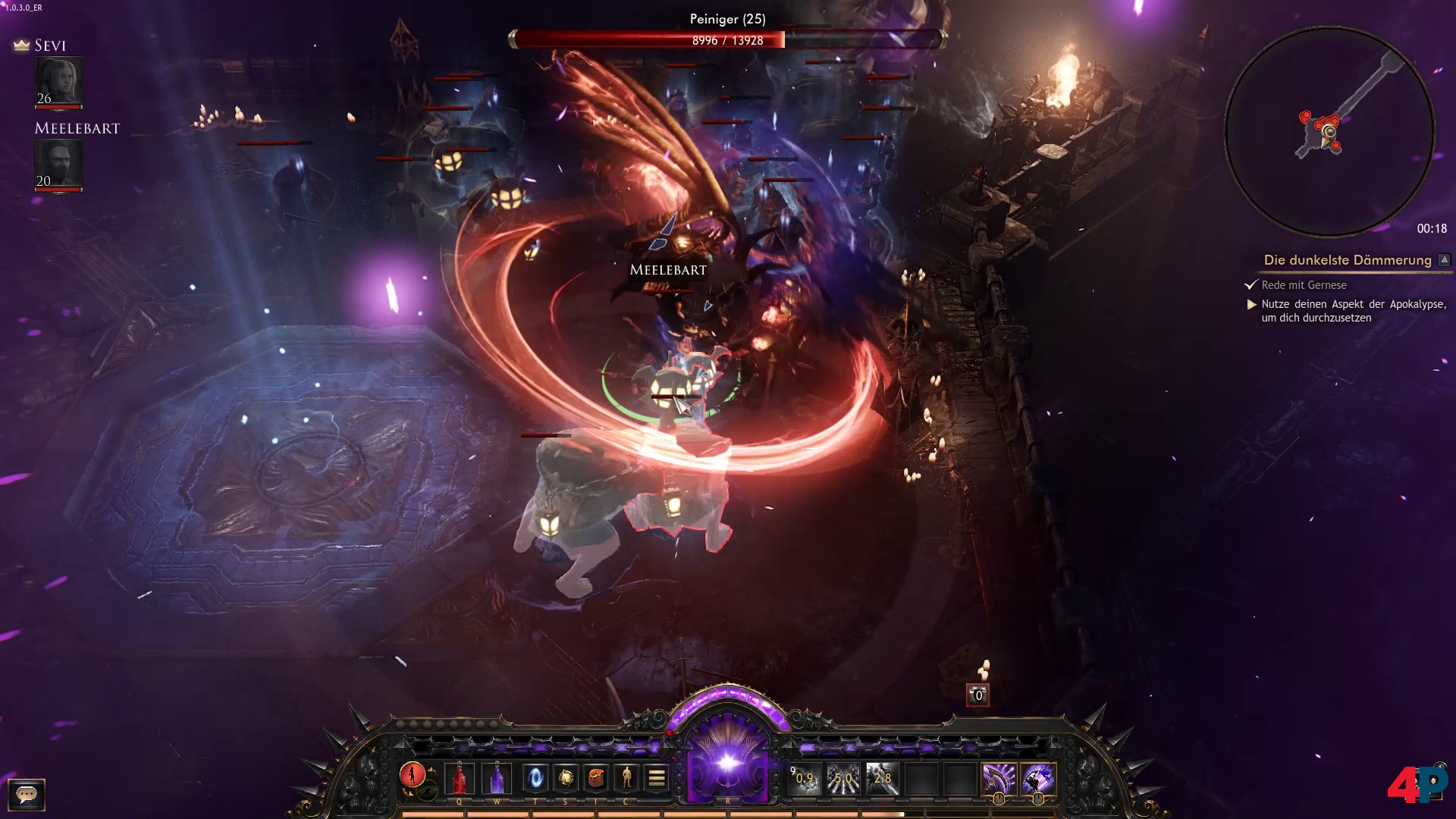Open the skills gem icon
Image resolution: width=1456 pixels, height=819 pixels.
tap(566, 778)
